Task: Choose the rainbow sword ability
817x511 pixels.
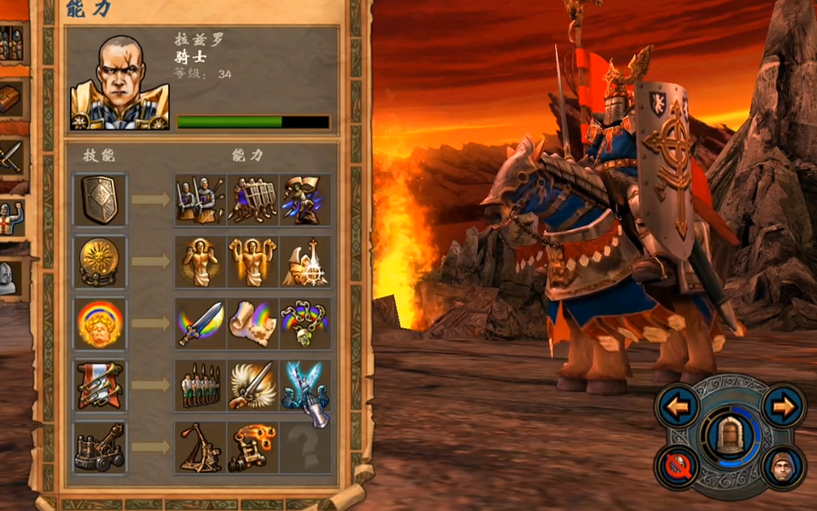Action: [x=201, y=323]
